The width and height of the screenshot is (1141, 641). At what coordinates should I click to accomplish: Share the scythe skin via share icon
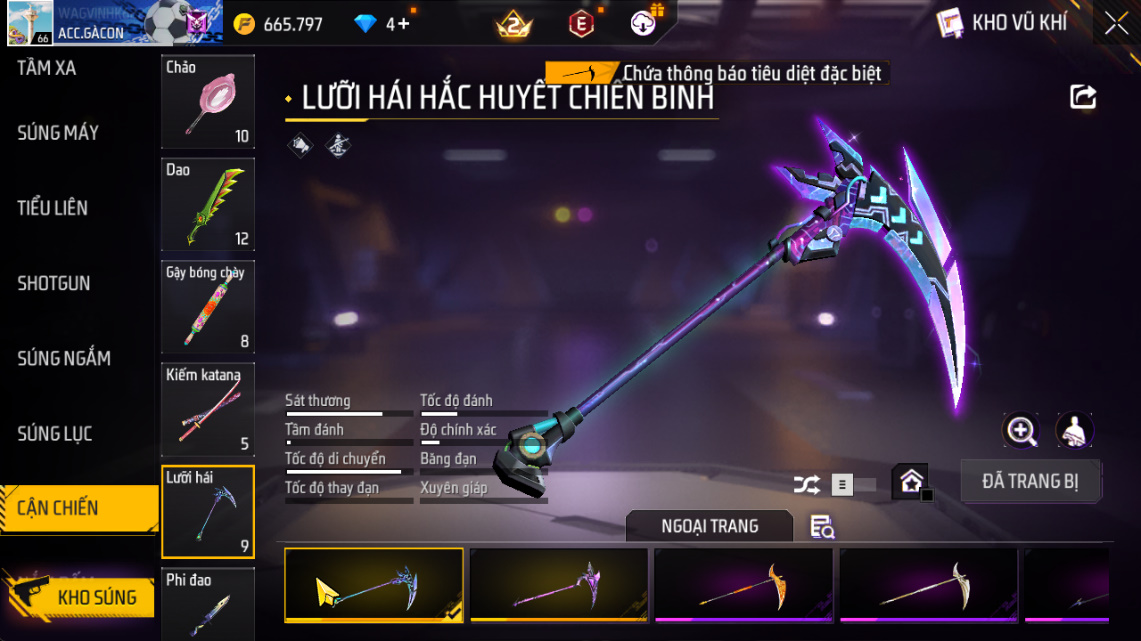point(1083,97)
